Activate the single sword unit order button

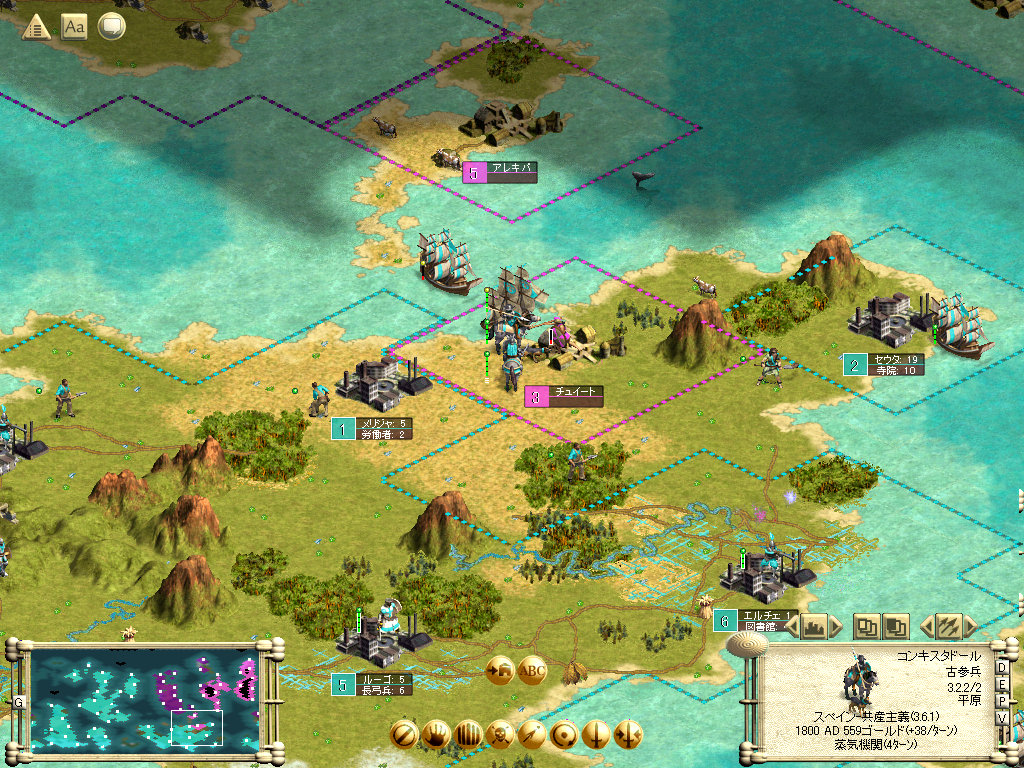coord(596,733)
